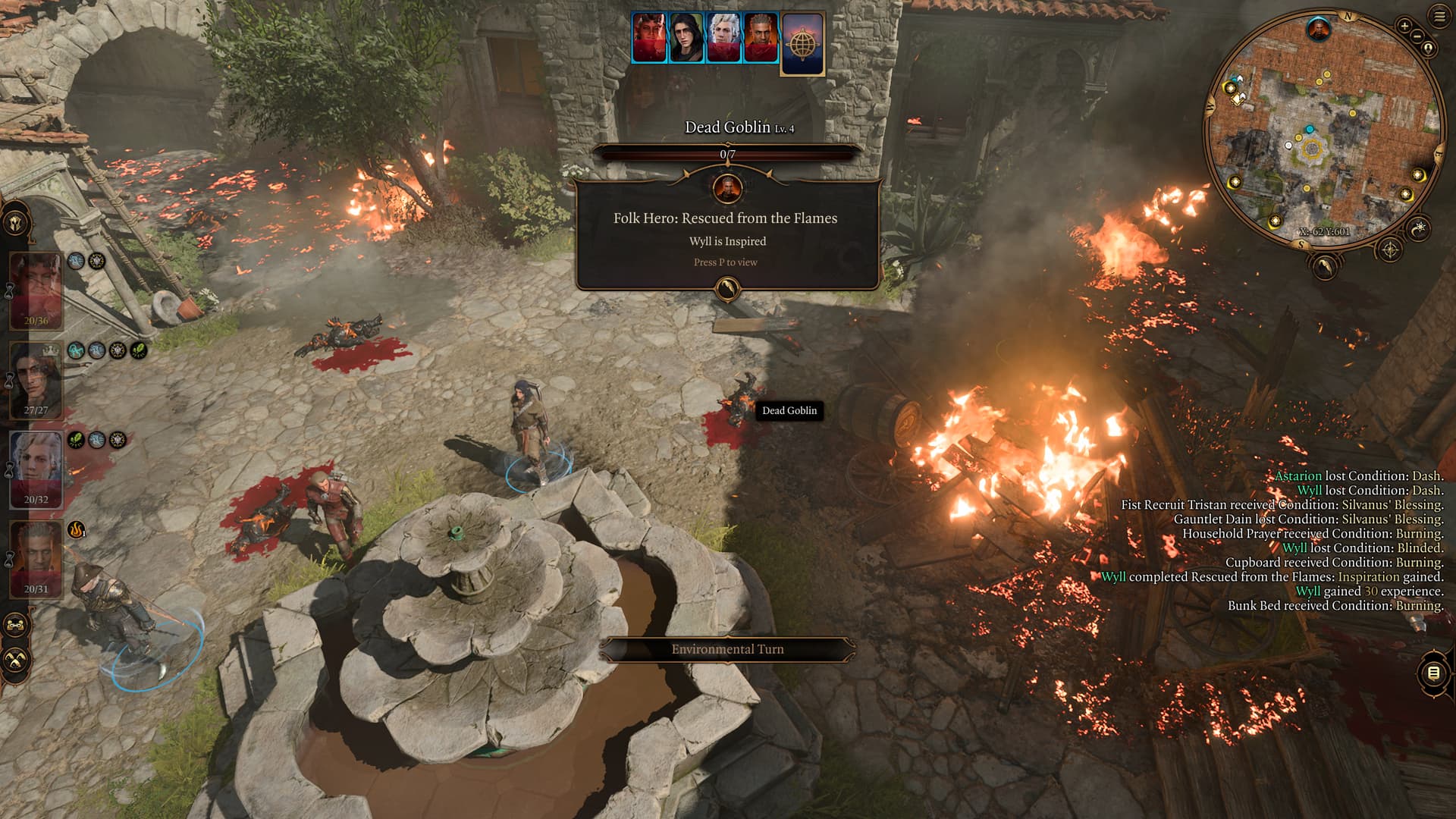Select the horned tiefling portrait showing 20/36
The width and height of the screenshot is (1456, 819).
click(36, 289)
